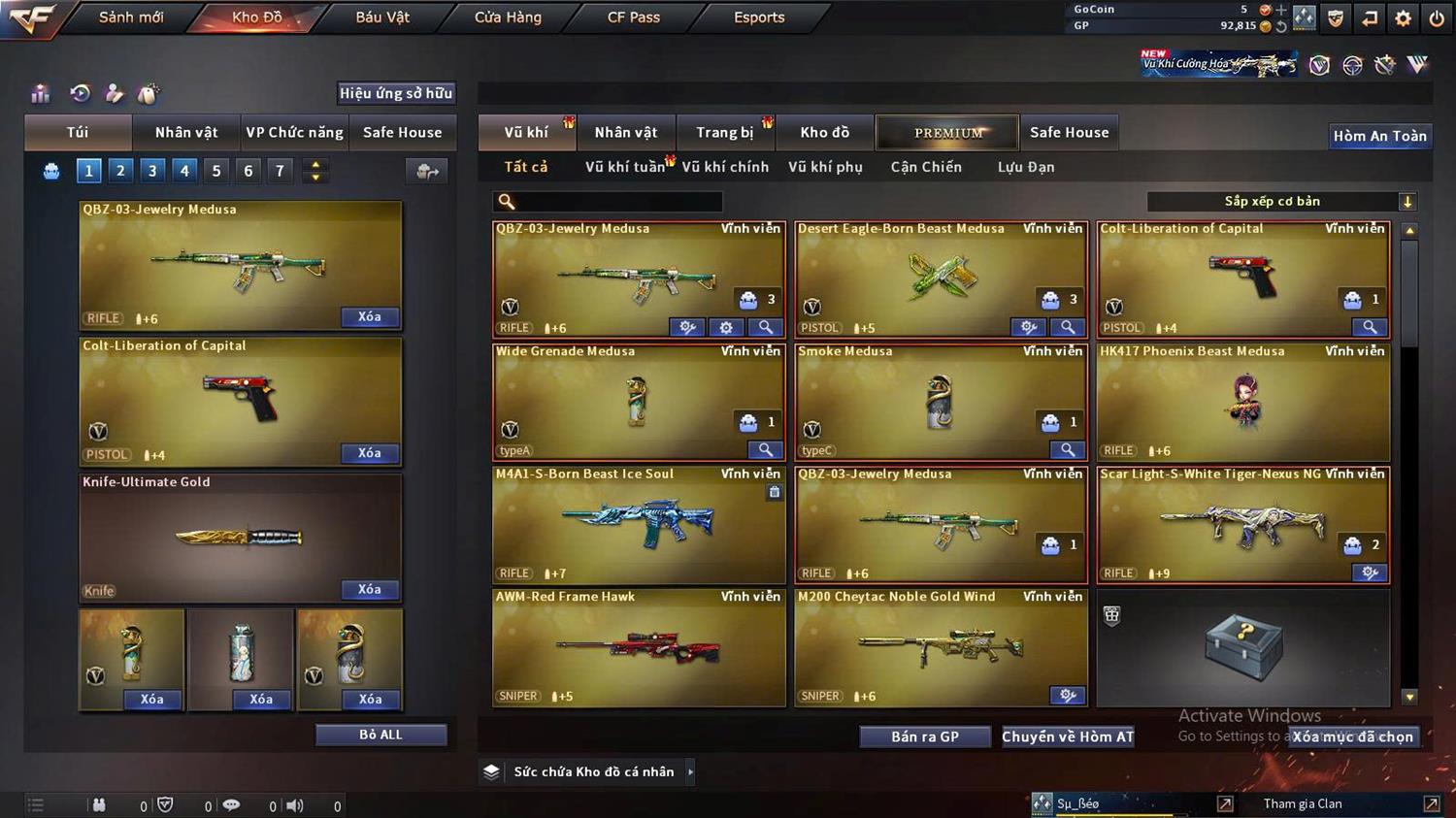Filter by Vũ khí chính category
The width and height of the screenshot is (1456, 818).
(x=725, y=167)
